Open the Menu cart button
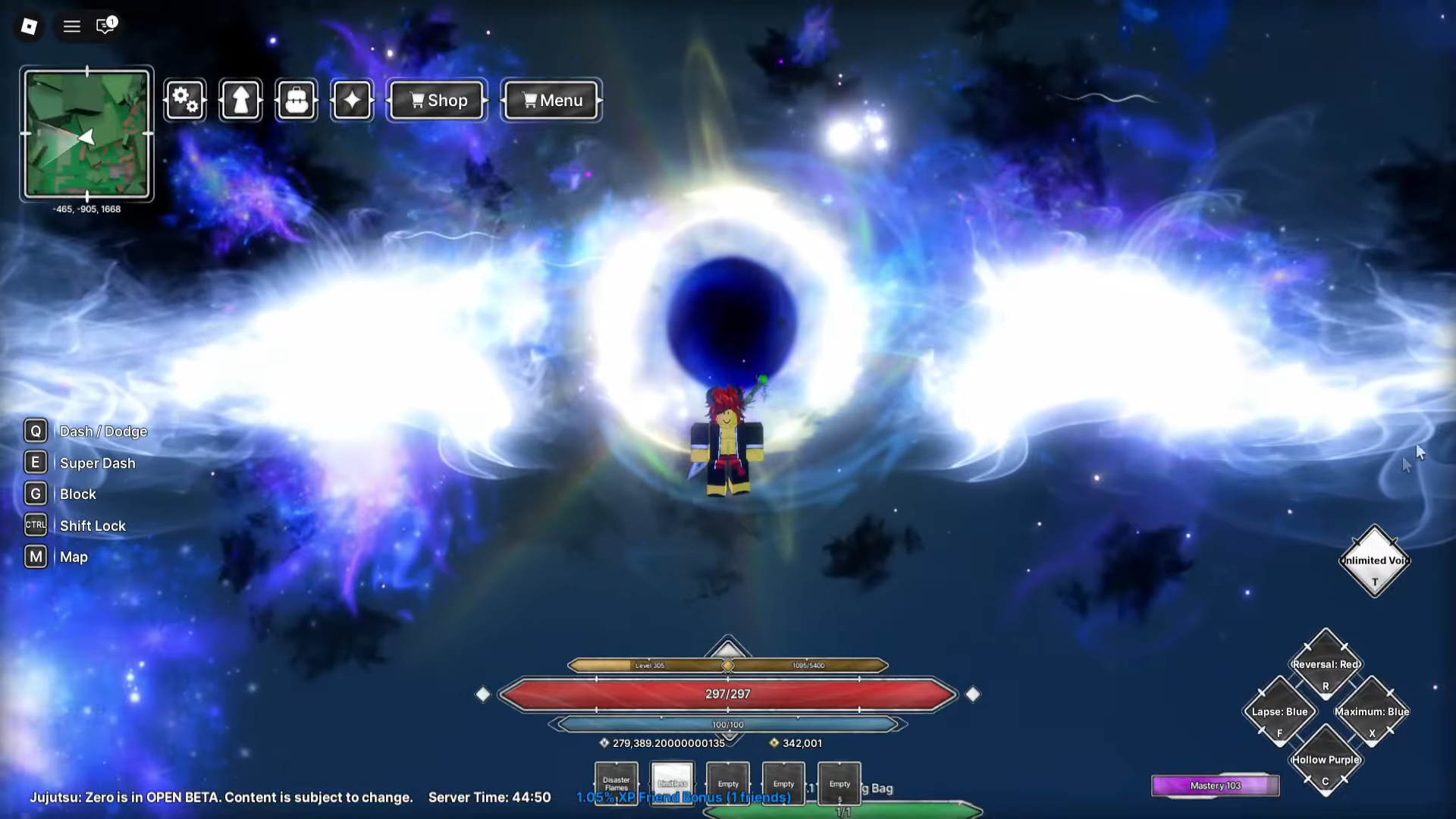Viewport: 1456px width, 819px height. pos(551,99)
